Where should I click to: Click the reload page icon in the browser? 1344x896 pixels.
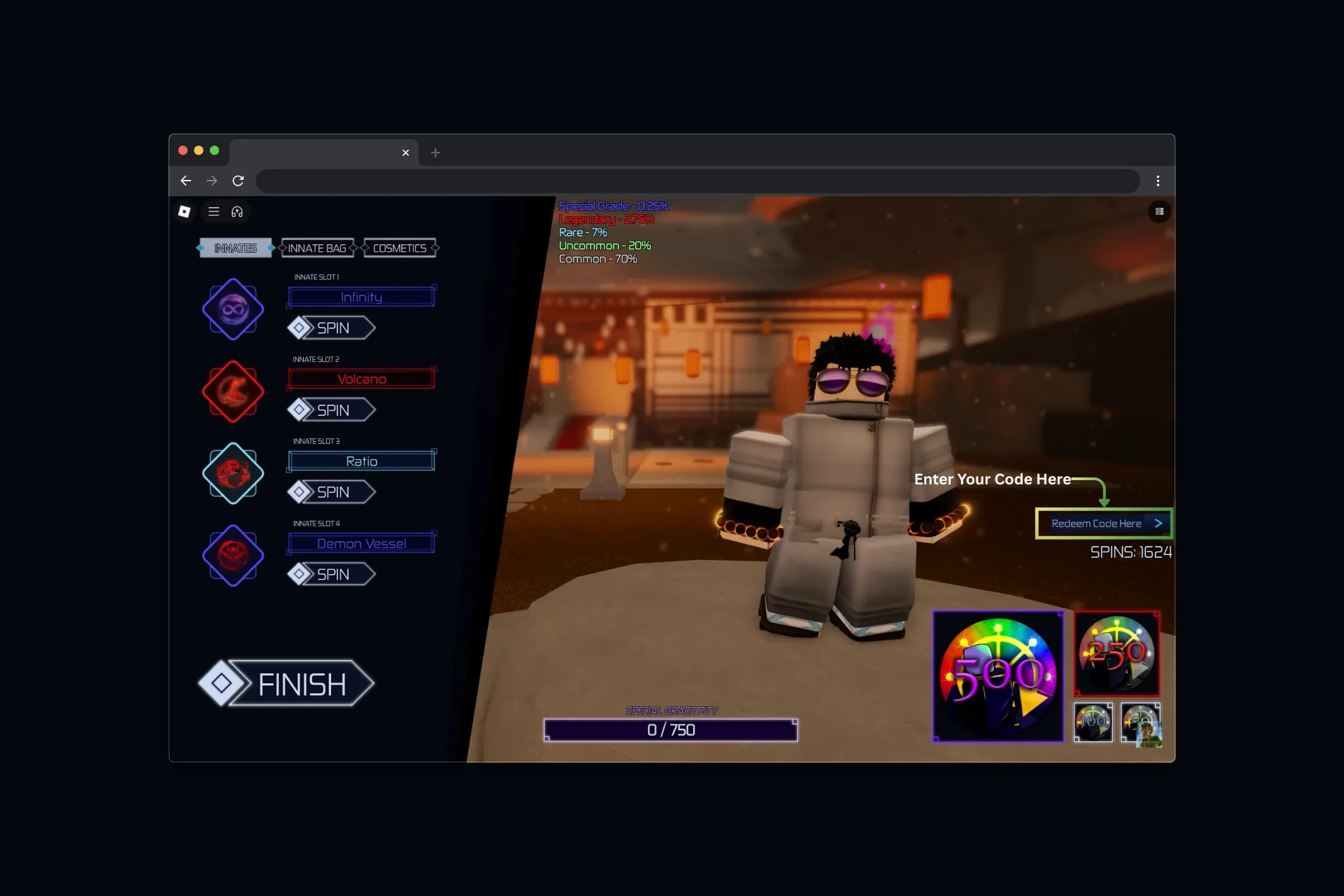tap(238, 181)
